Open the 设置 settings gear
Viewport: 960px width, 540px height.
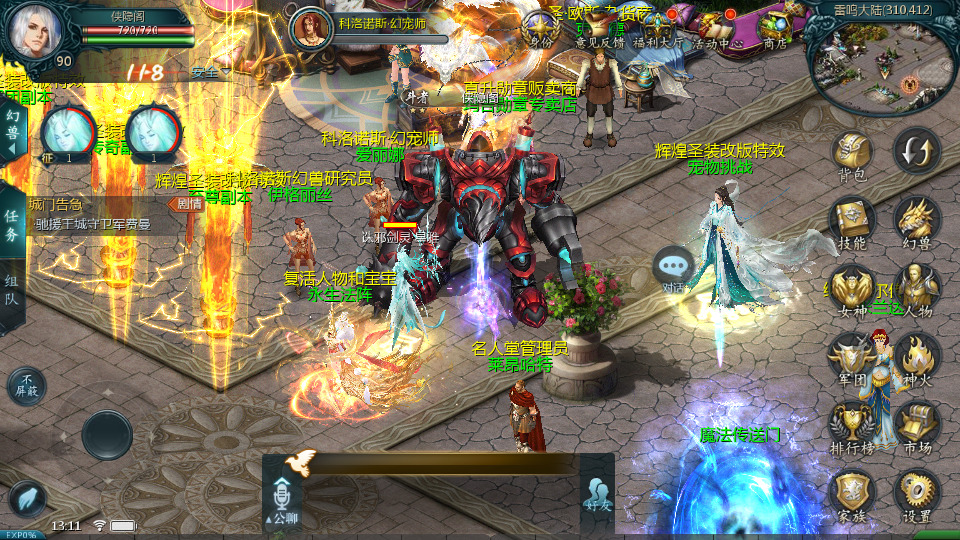point(916,494)
